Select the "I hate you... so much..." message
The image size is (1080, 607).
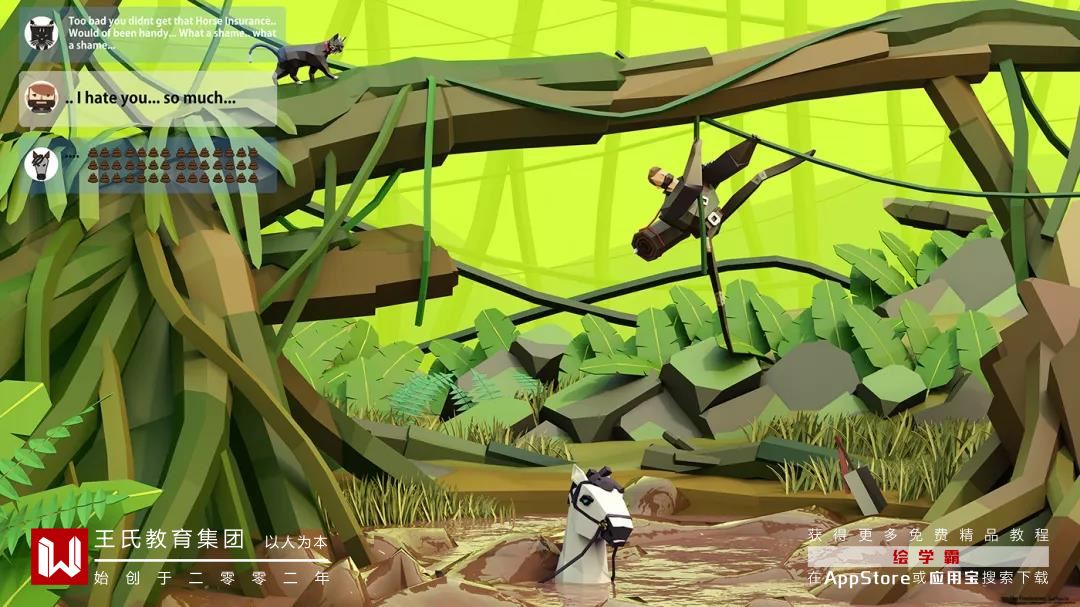click(150, 98)
